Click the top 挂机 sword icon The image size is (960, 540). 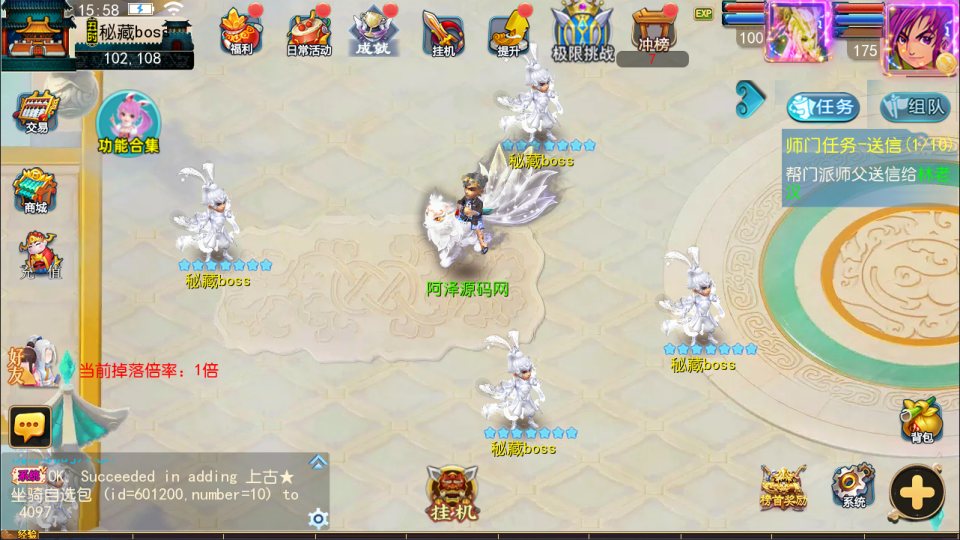(440, 34)
